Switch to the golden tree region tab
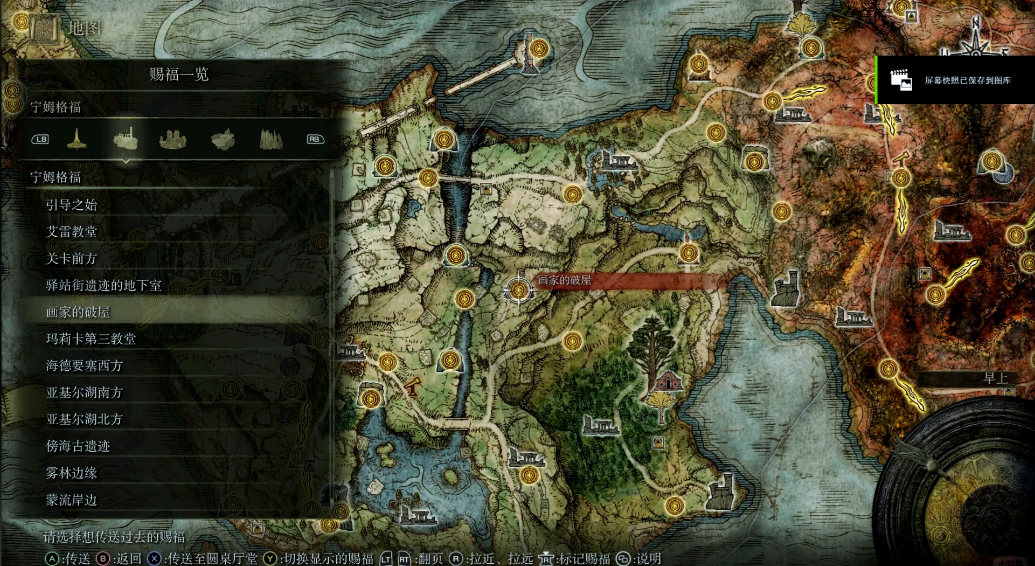 pyautogui.click(x=75, y=139)
